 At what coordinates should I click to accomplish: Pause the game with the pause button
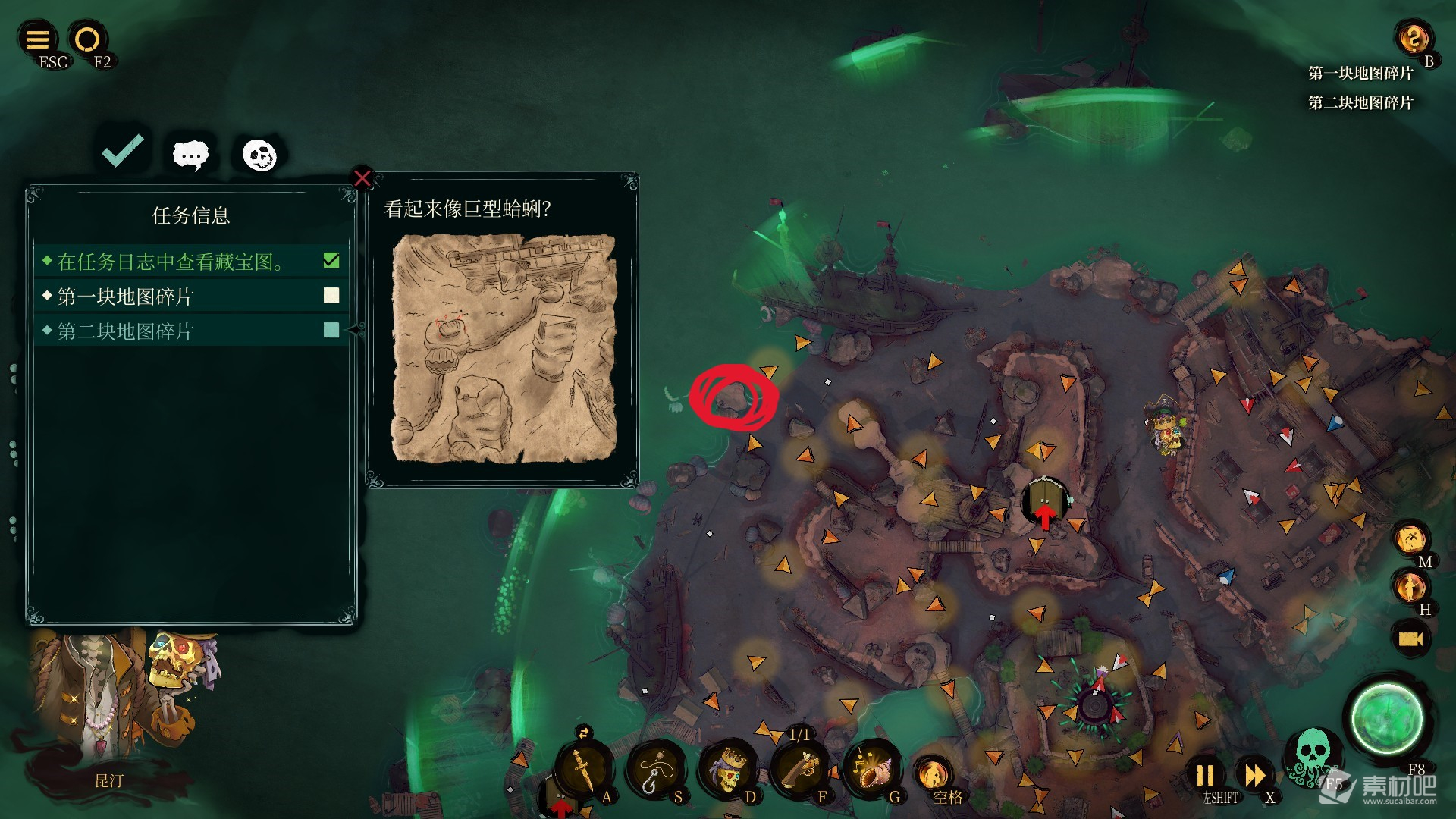[x=1205, y=776]
